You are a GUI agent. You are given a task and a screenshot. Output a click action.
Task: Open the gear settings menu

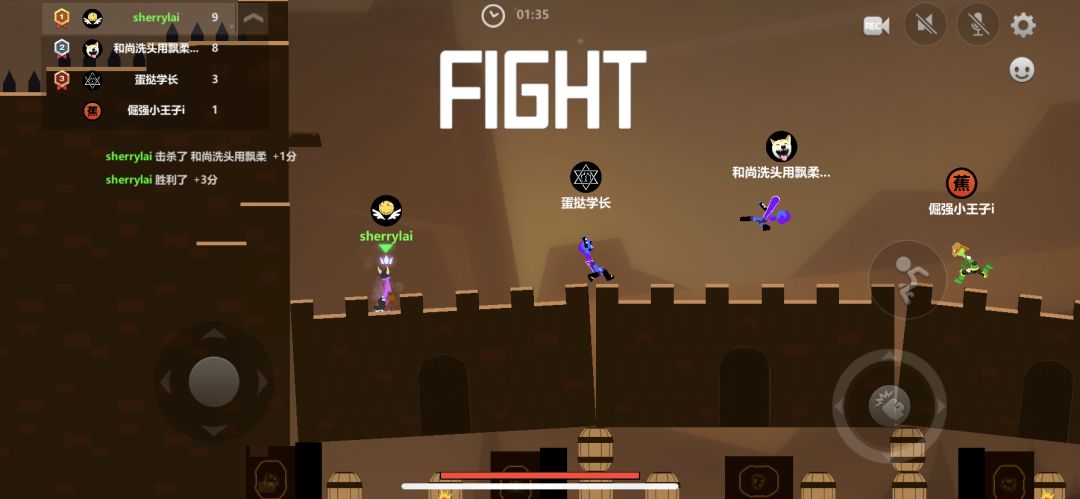tap(1023, 25)
